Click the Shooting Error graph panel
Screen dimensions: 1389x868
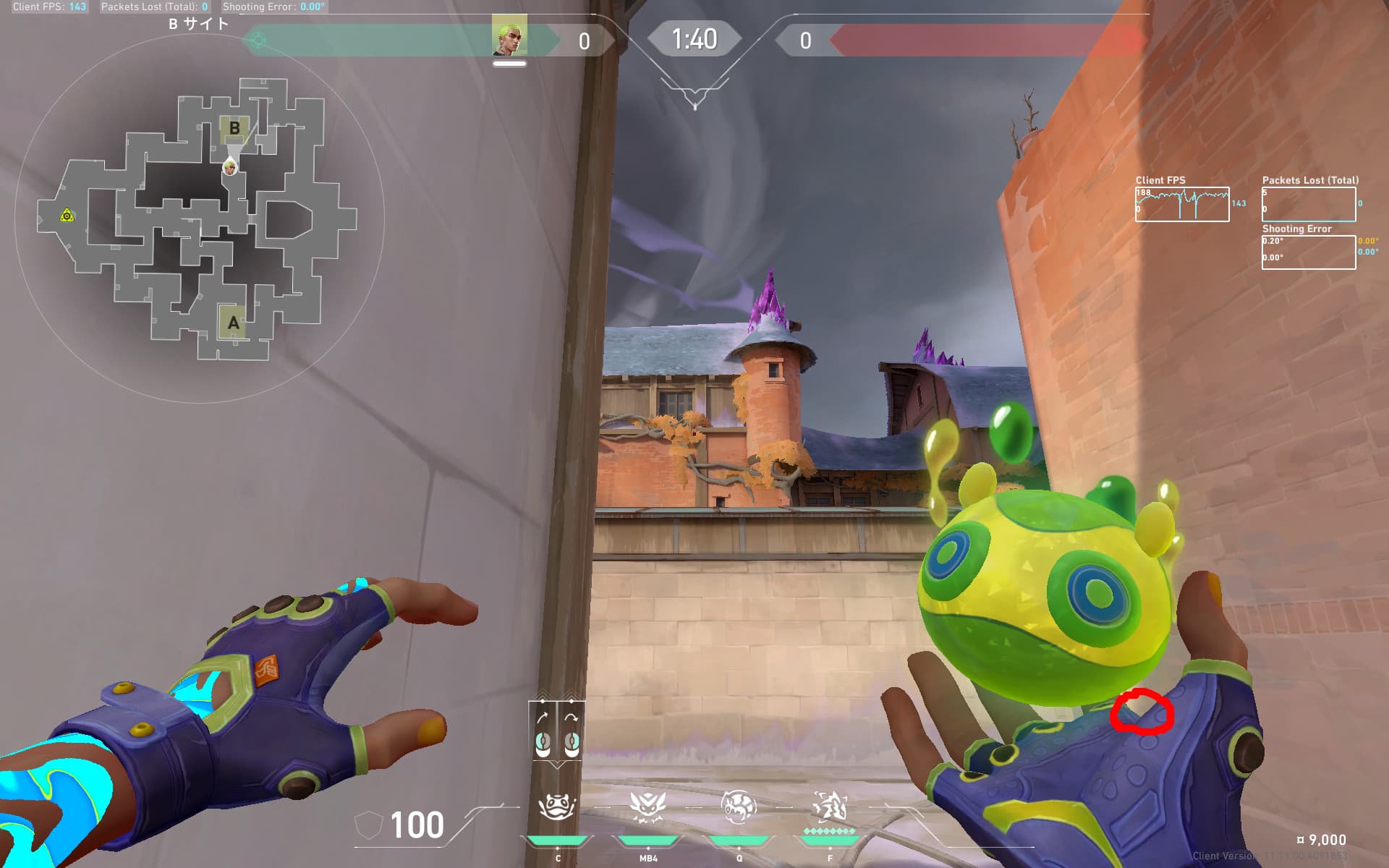point(1308,252)
